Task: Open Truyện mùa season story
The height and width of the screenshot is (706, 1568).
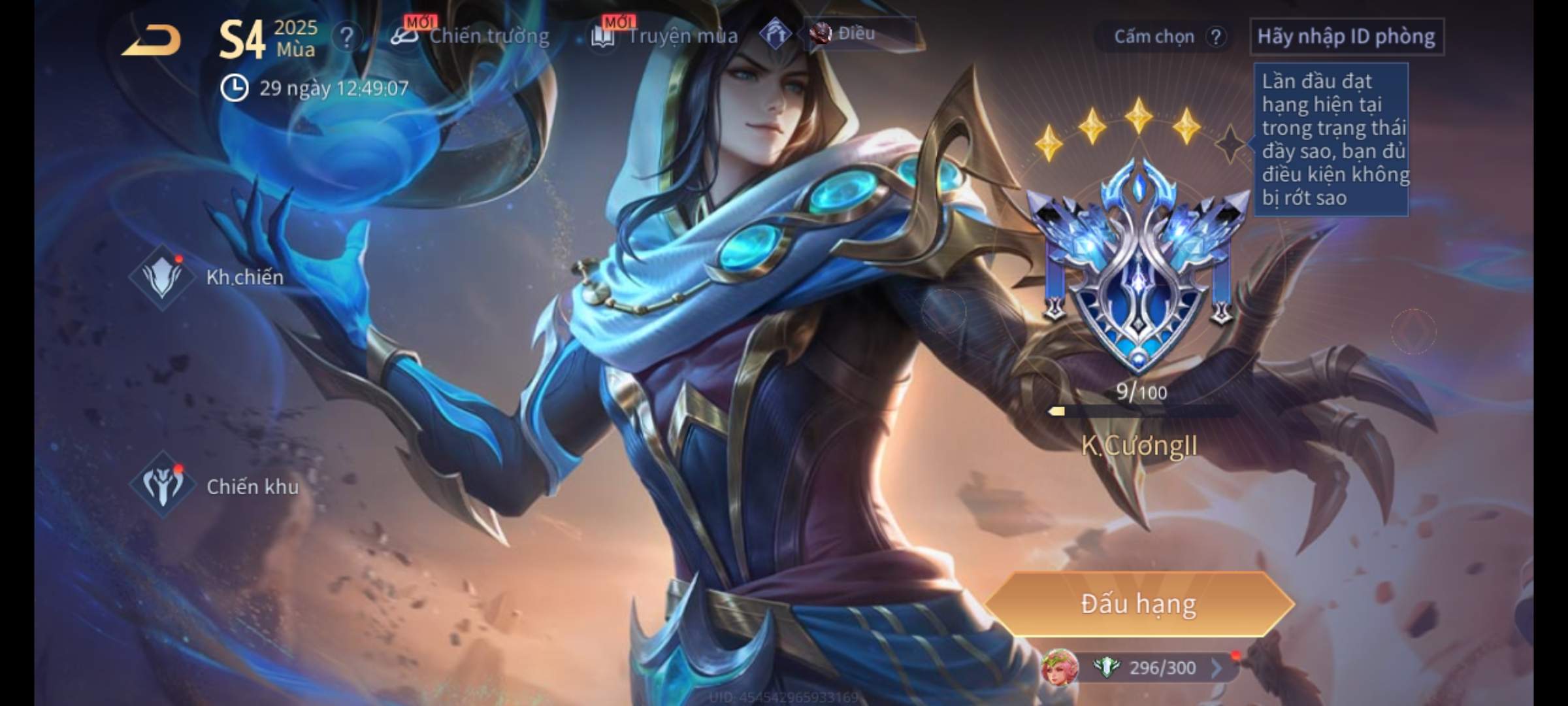Action: pos(665,36)
